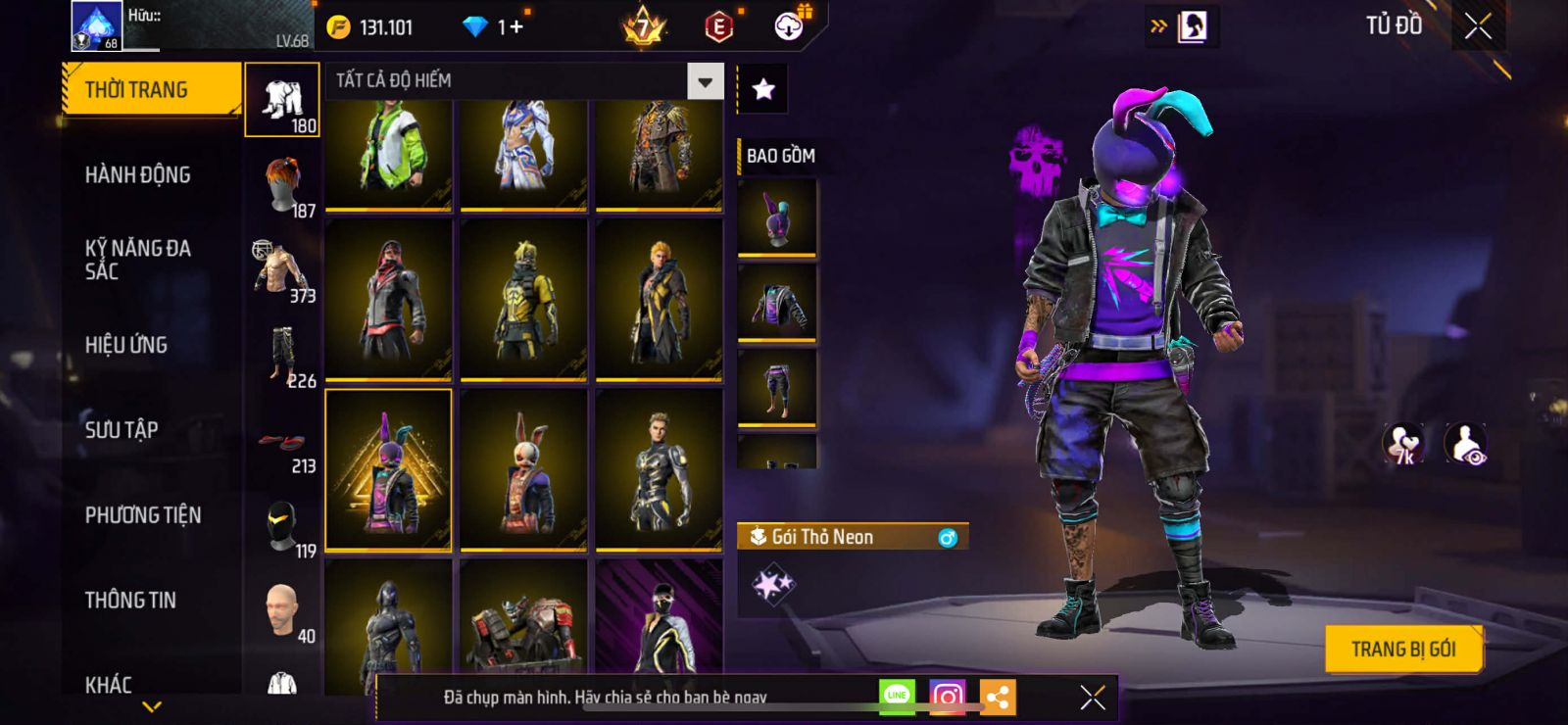Share the screenshot via LINE
This screenshot has width=1568, height=725.
click(x=897, y=697)
